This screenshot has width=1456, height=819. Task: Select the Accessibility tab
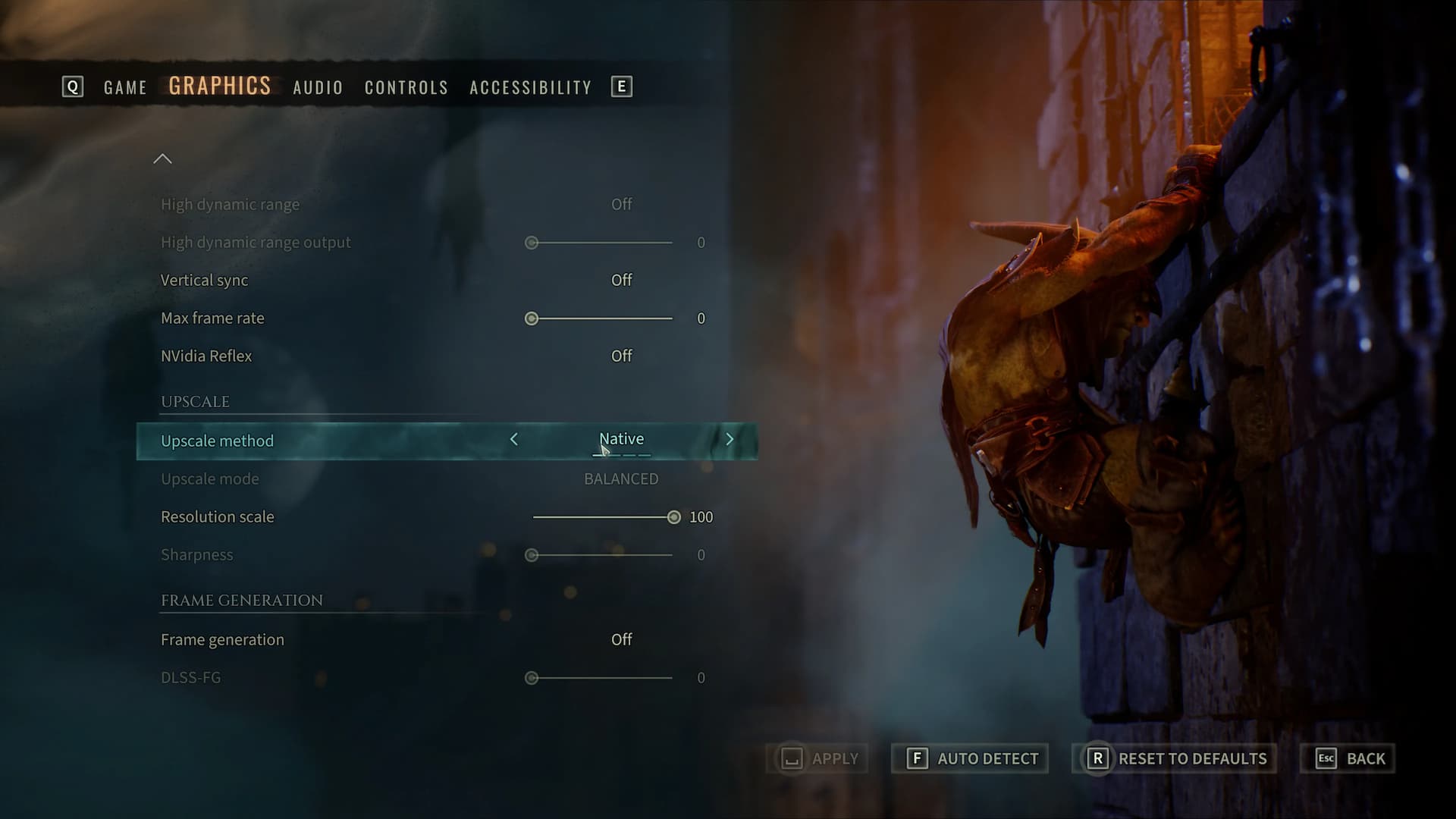click(530, 87)
